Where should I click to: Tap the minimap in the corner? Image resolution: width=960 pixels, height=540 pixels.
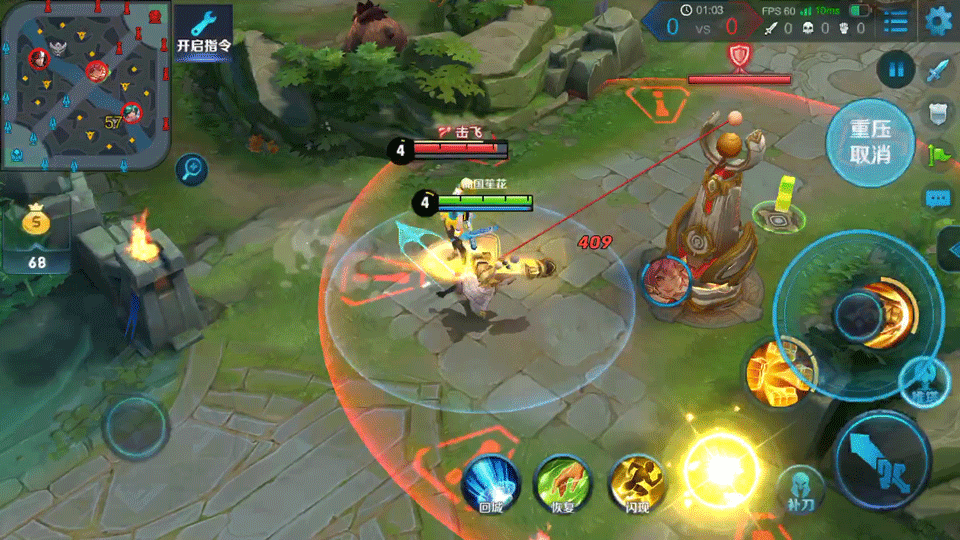click(85, 86)
